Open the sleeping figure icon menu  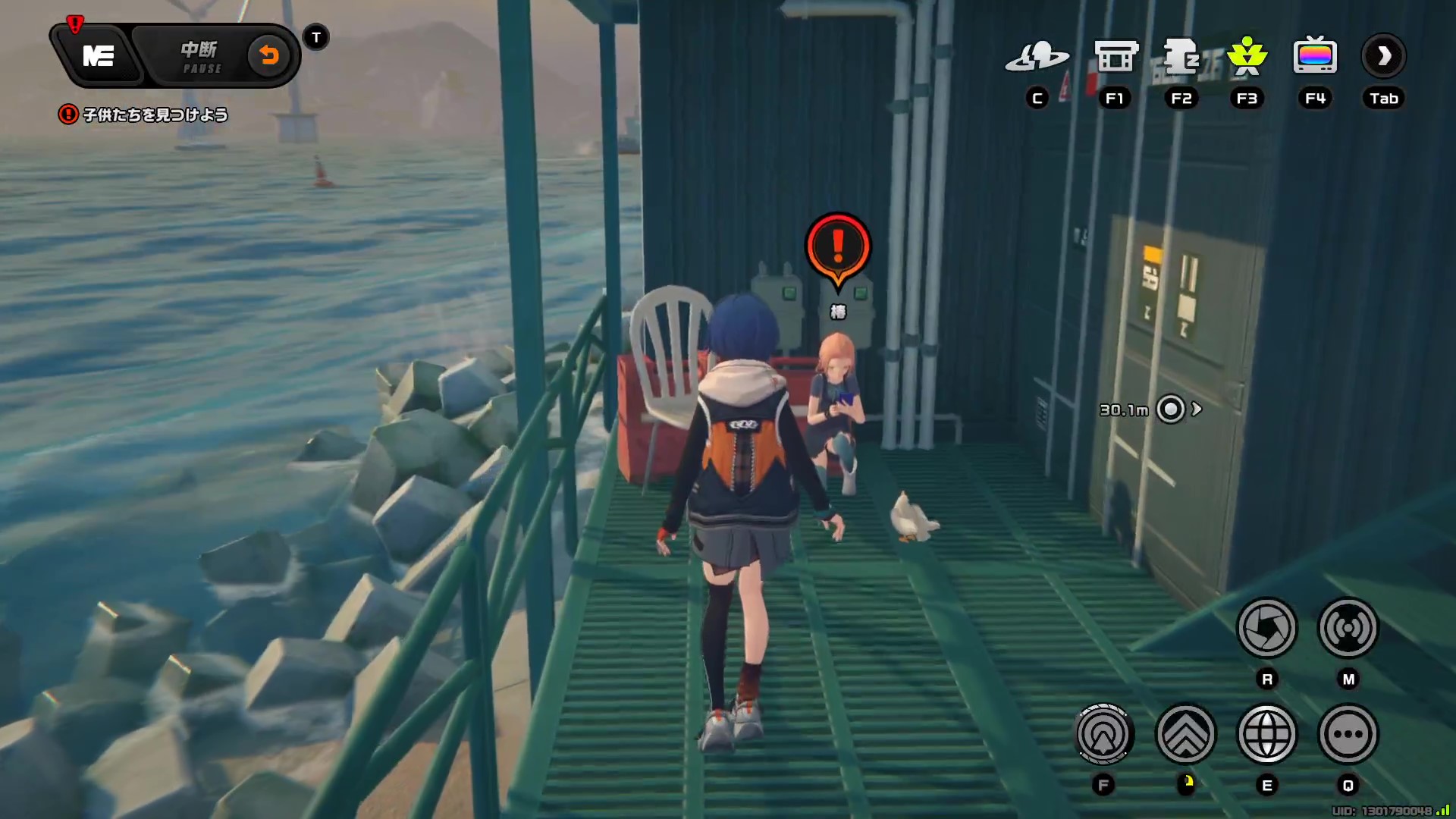point(1181,57)
